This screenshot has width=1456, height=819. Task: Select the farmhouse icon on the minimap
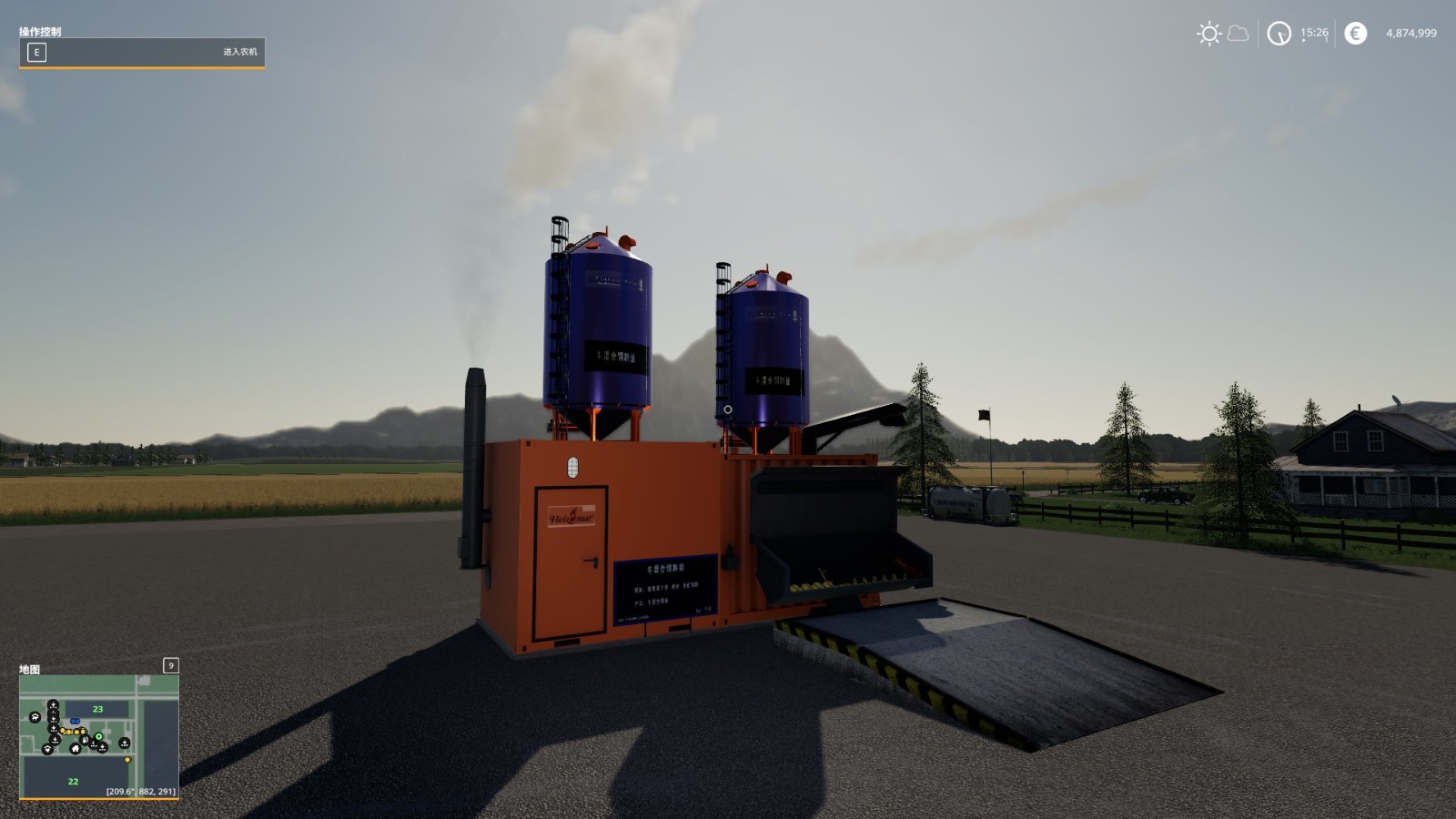pyautogui.click(x=76, y=748)
